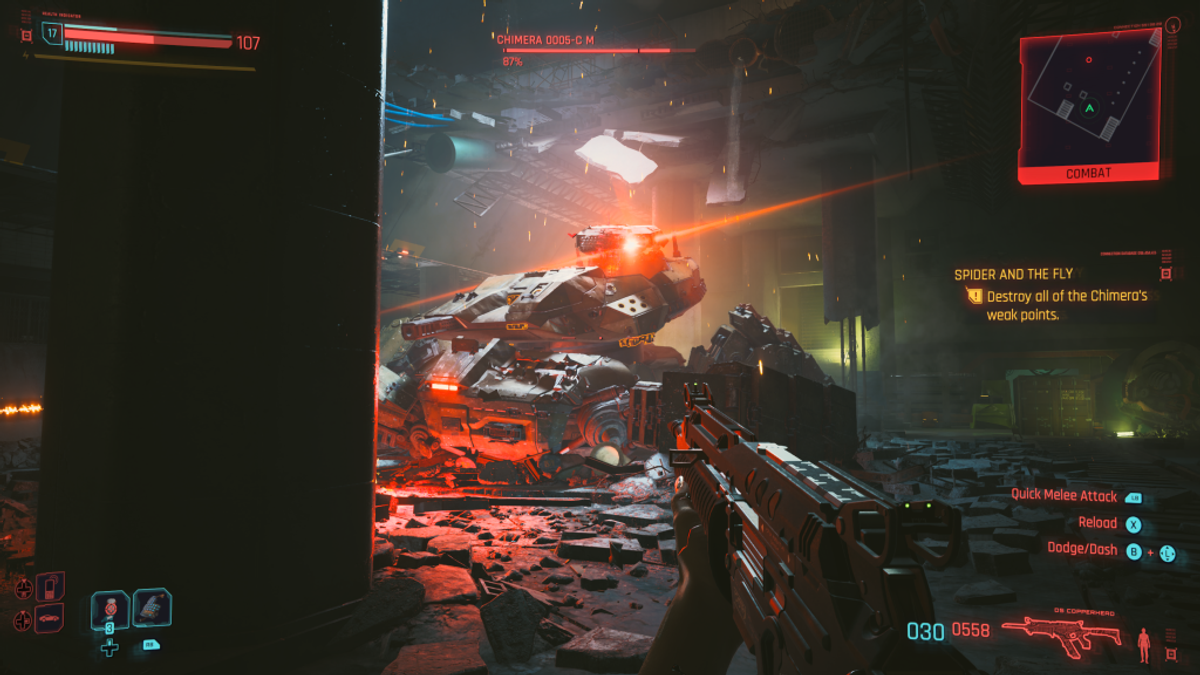1200x675 pixels.
Task: Call vehicle using the car icon
Action: [x=50, y=618]
